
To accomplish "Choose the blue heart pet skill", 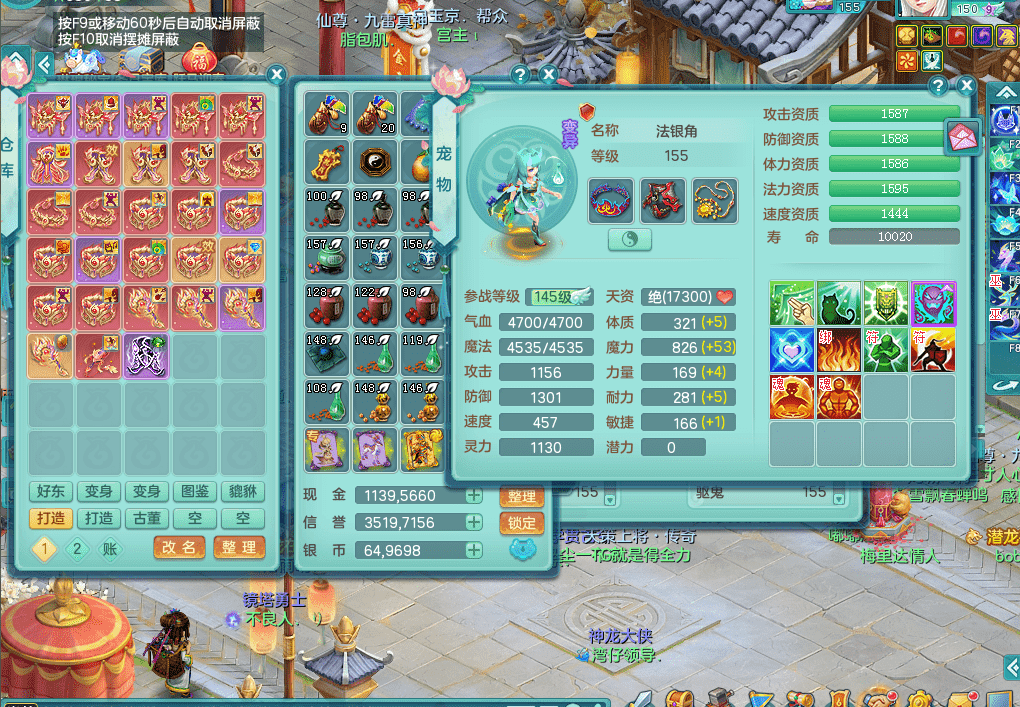I will tap(791, 350).
